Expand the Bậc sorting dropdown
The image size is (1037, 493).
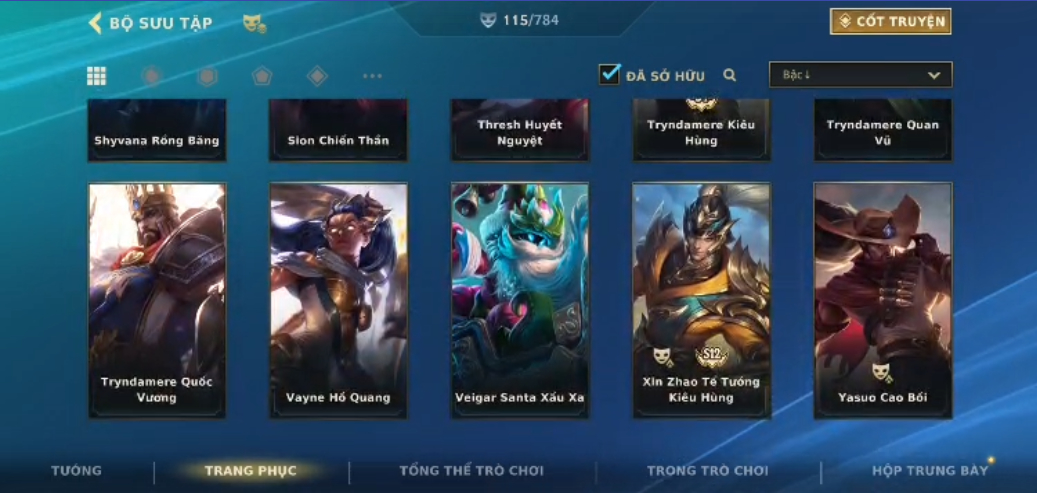click(x=860, y=75)
